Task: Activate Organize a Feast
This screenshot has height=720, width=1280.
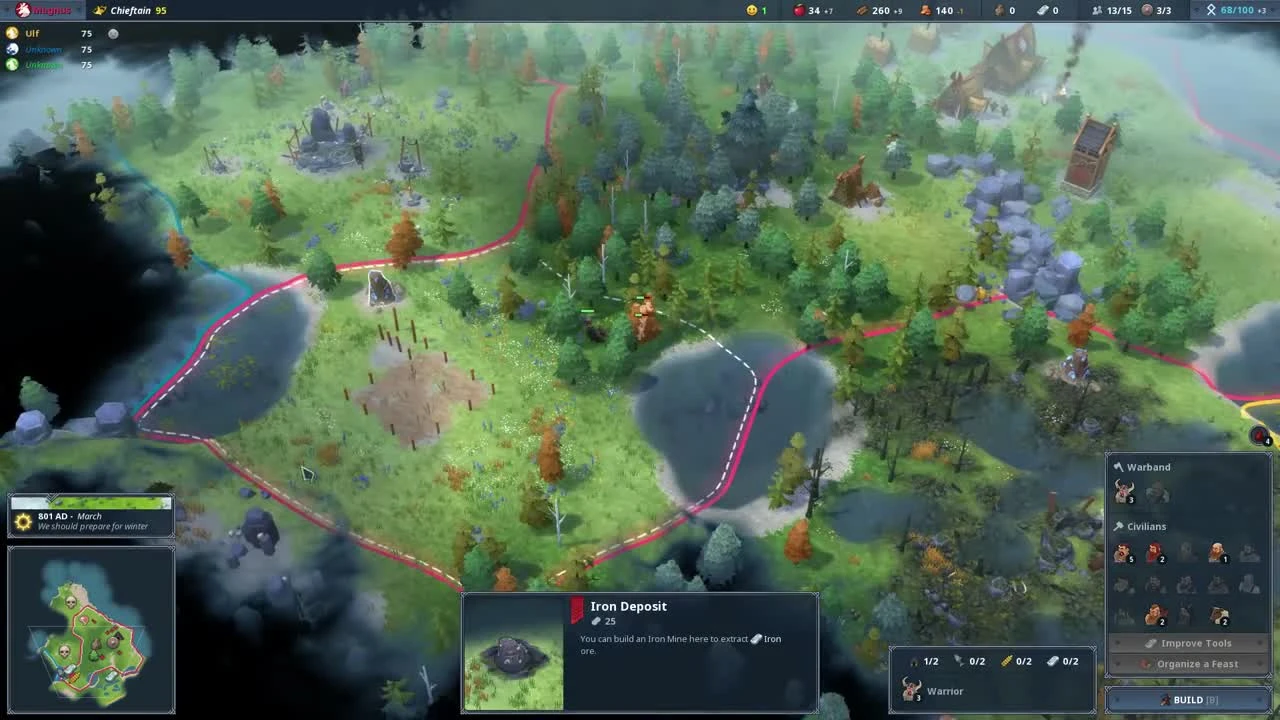Action: [x=1188, y=663]
